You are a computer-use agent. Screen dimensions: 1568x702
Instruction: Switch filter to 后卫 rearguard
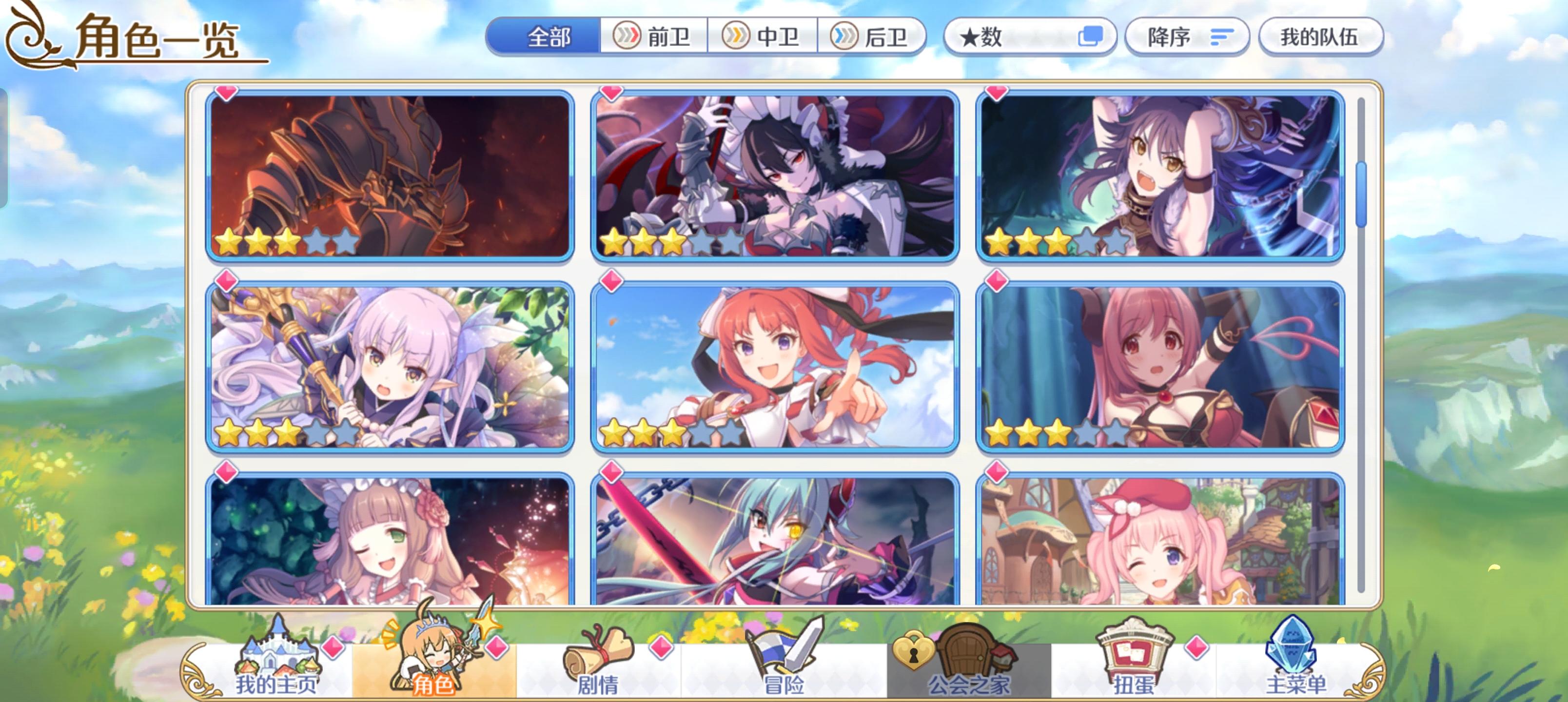coord(875,37)
